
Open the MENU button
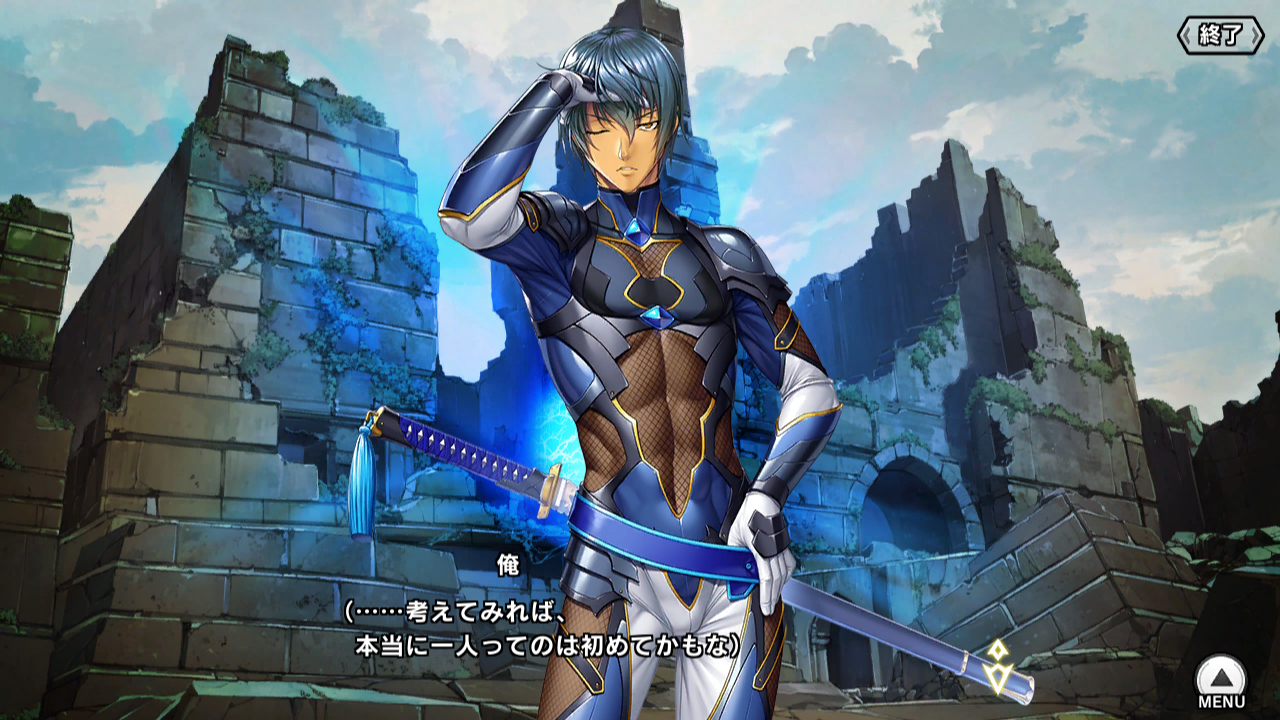click(1221, 681)
